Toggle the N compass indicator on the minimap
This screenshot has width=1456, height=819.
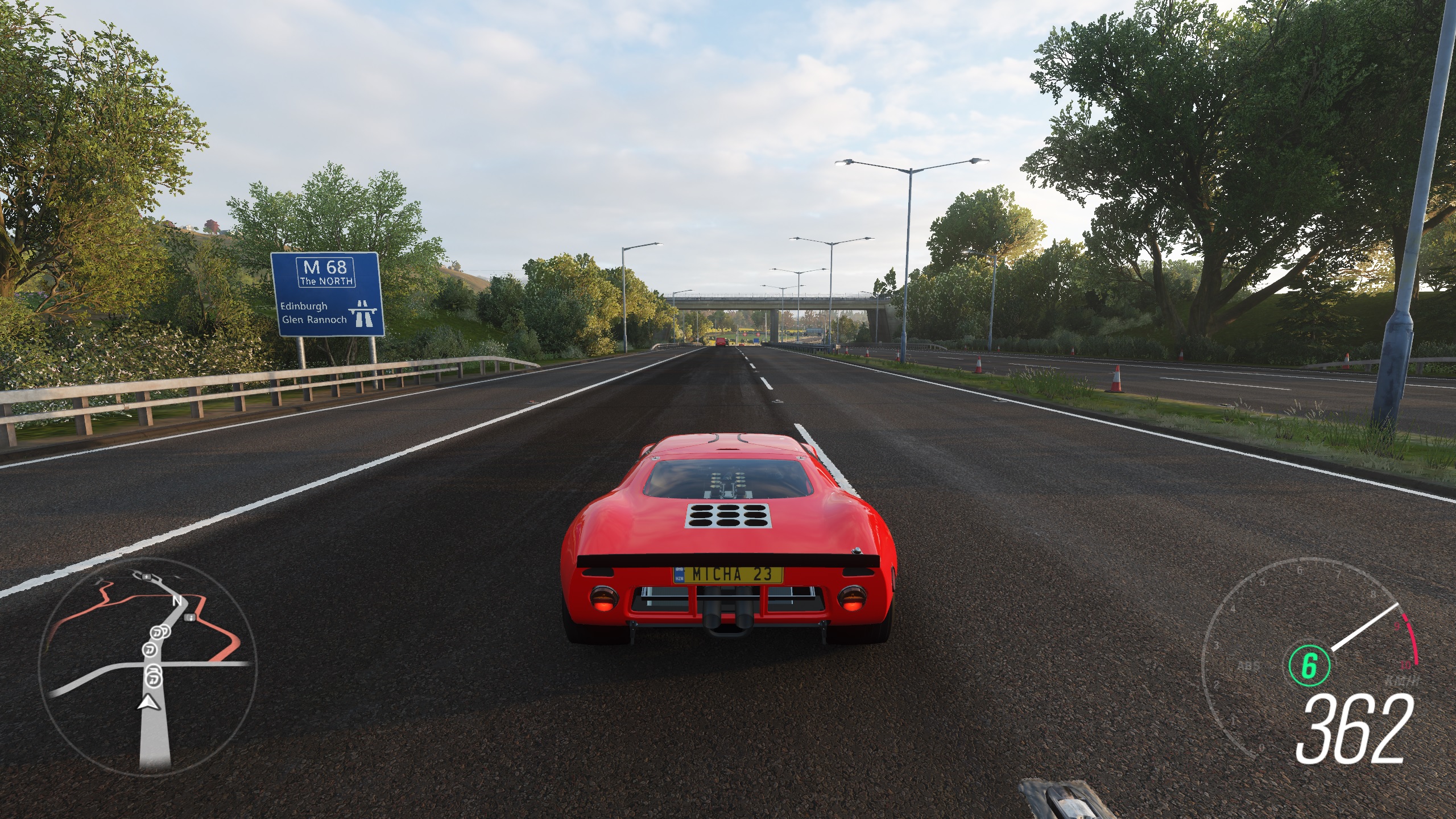coord(177,601)
